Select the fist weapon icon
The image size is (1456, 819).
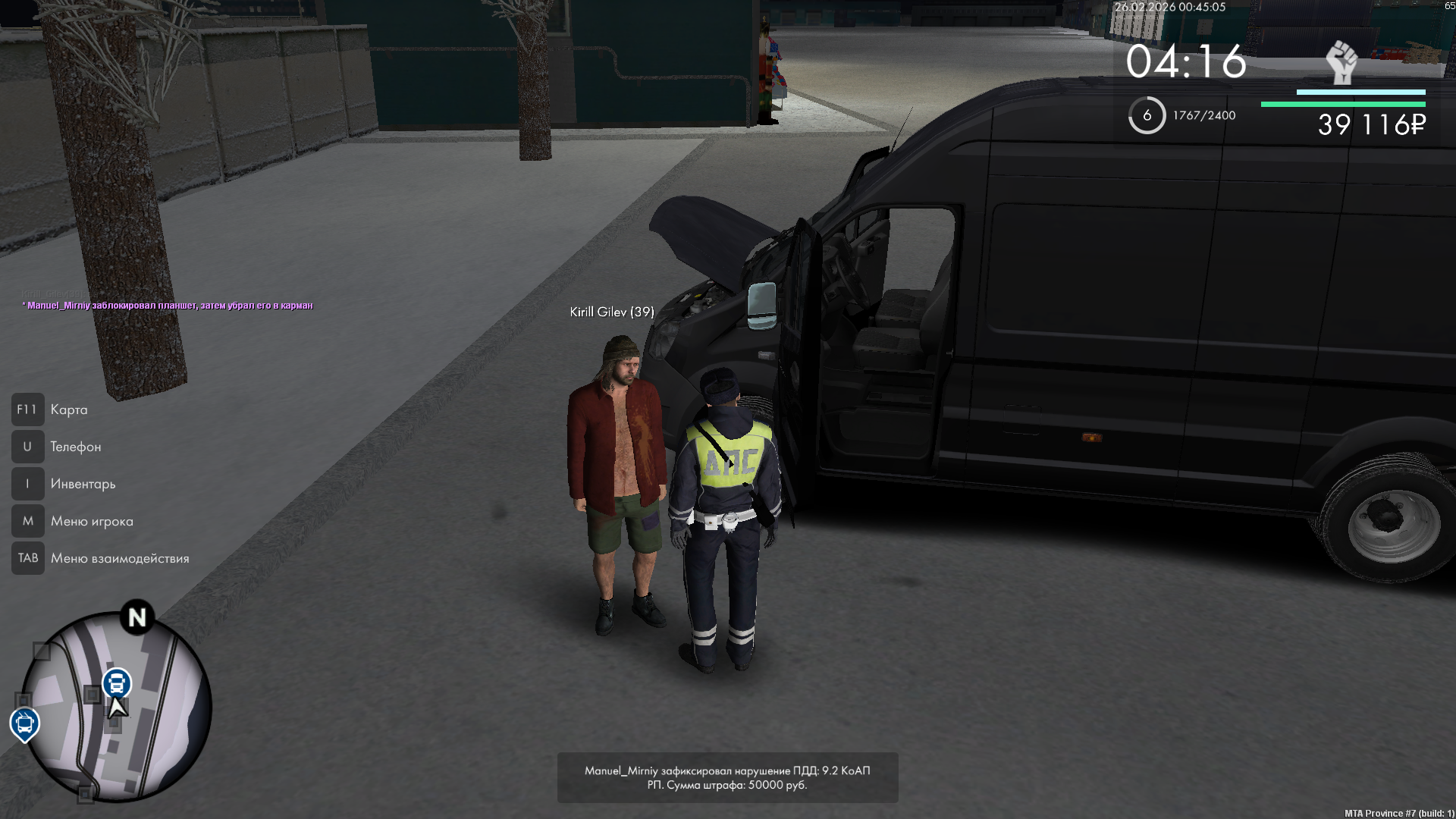point(1341,62)
